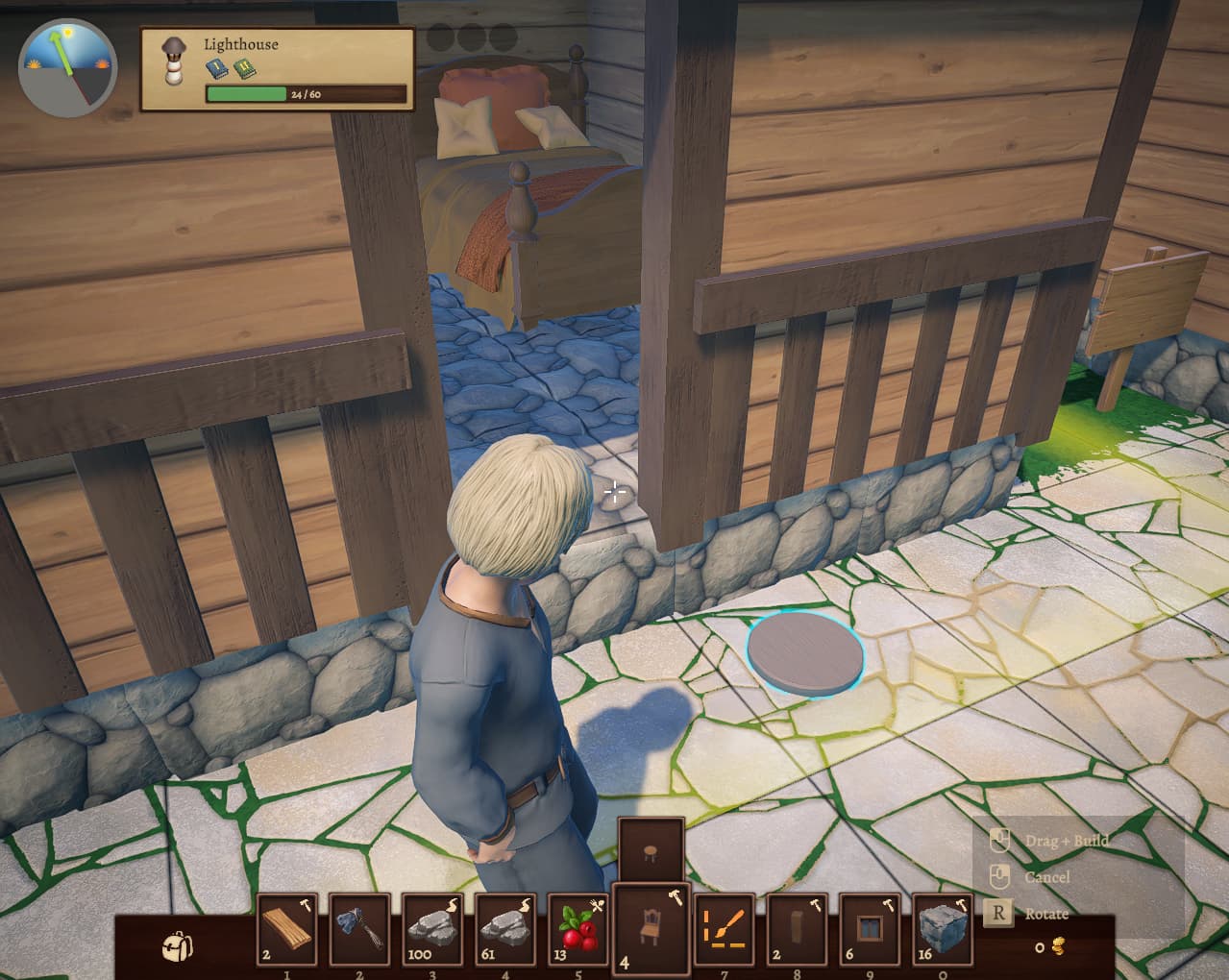1229x980 pixels.
Task: Select the wooden plank hotbar slot
Action: [x=286, y=929]
